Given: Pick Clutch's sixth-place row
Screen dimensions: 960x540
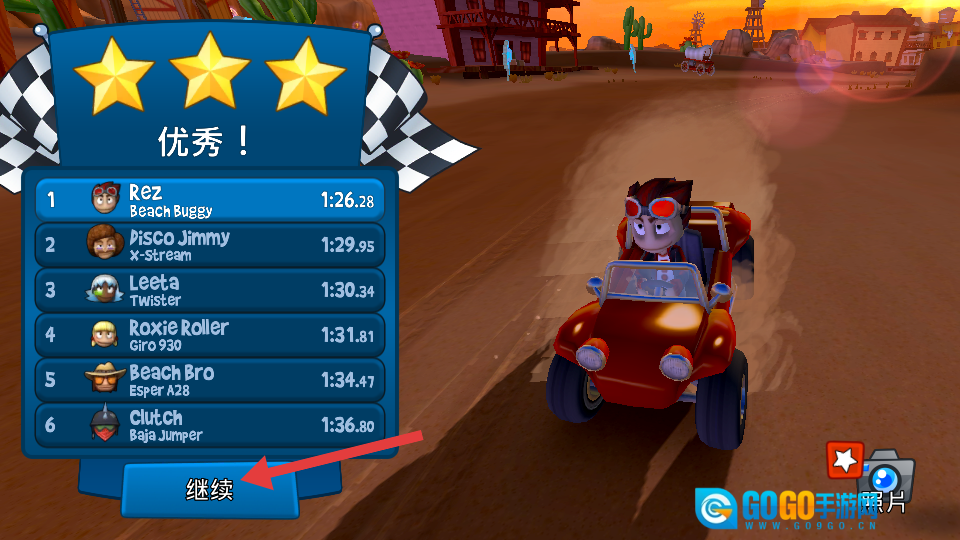Looking at the screenshot, I should point(210,425).
